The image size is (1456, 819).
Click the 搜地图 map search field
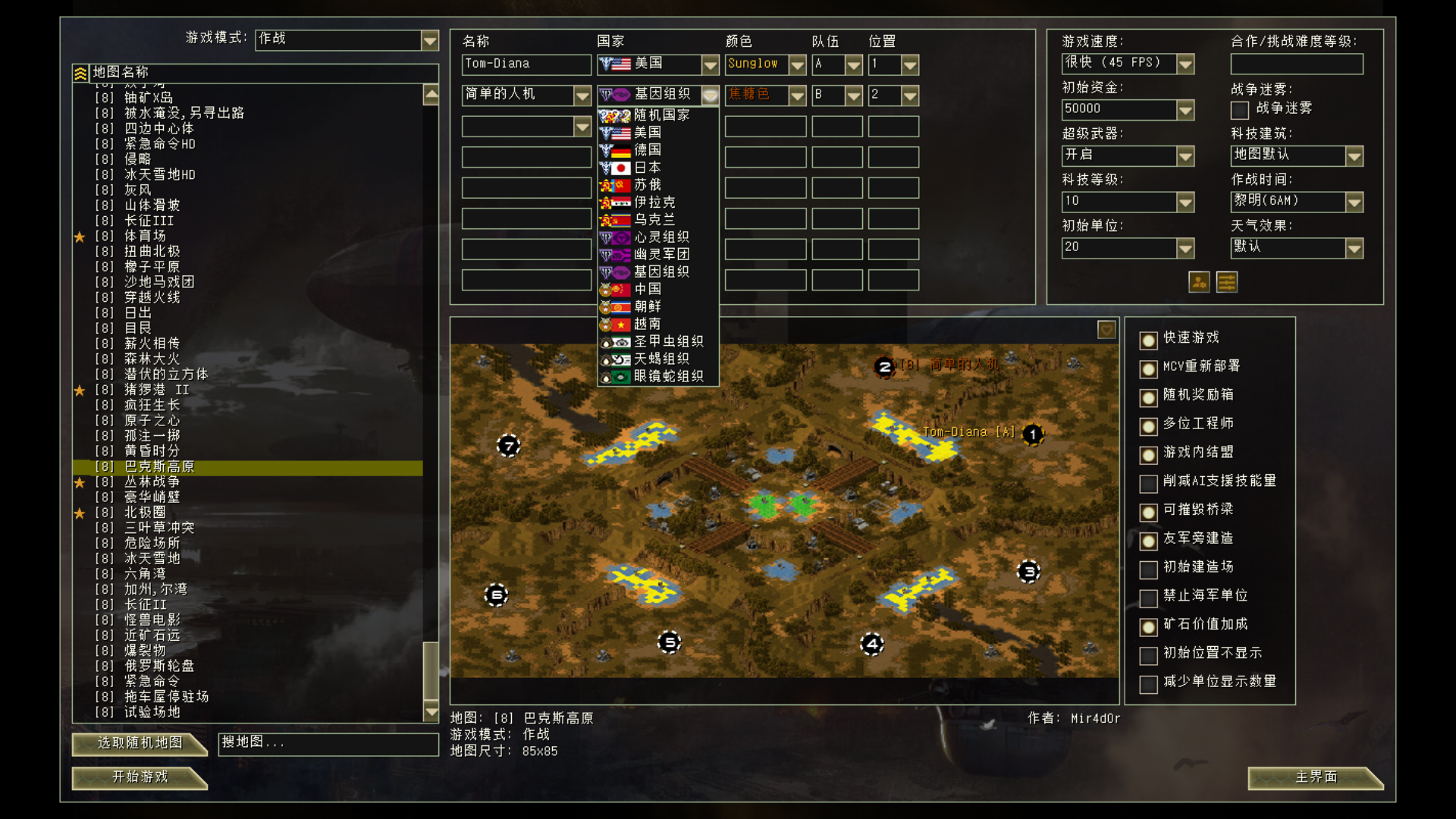pos(328,744)
